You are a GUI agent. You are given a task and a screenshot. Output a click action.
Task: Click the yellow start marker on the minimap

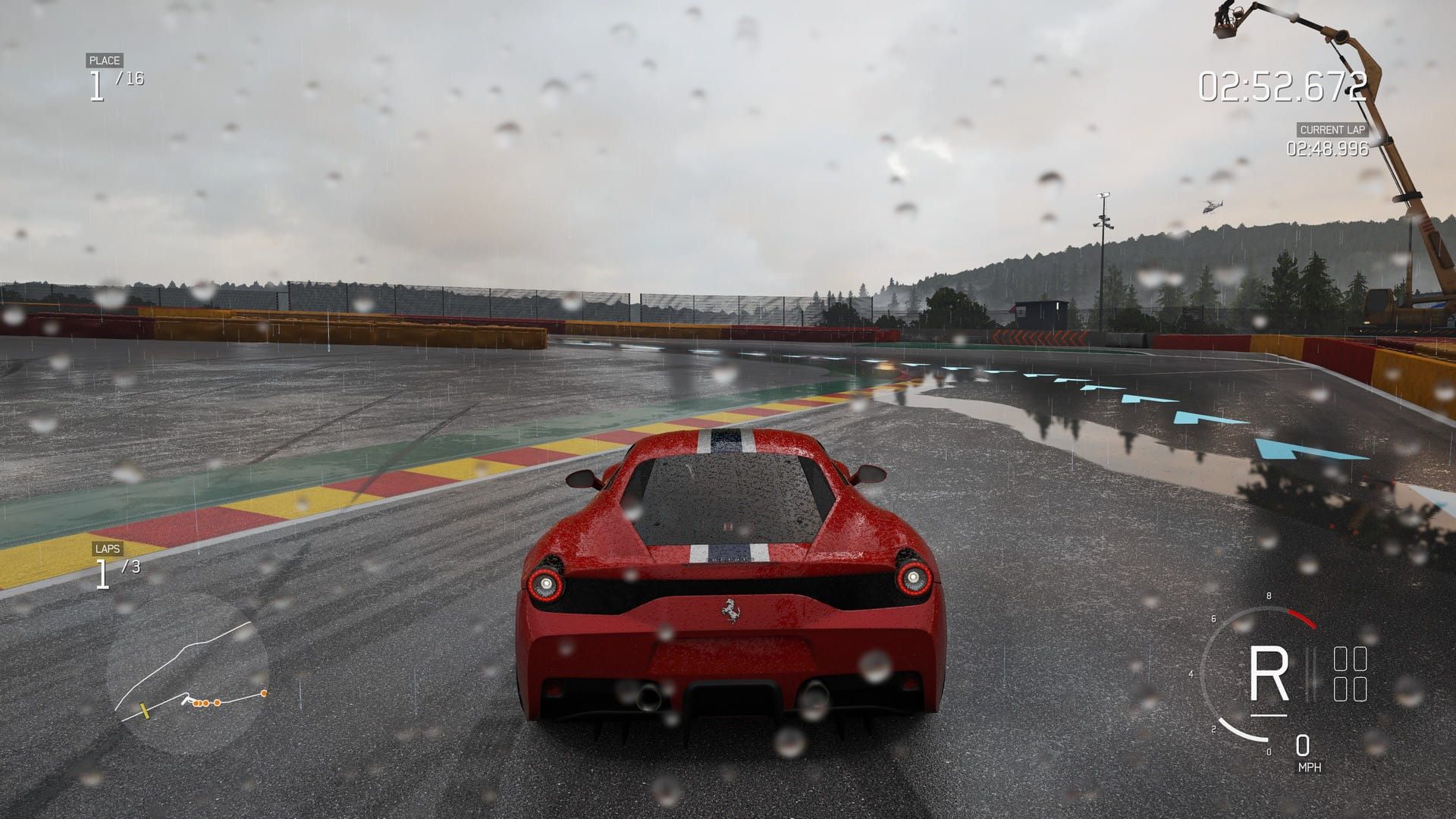click(145, 711)
